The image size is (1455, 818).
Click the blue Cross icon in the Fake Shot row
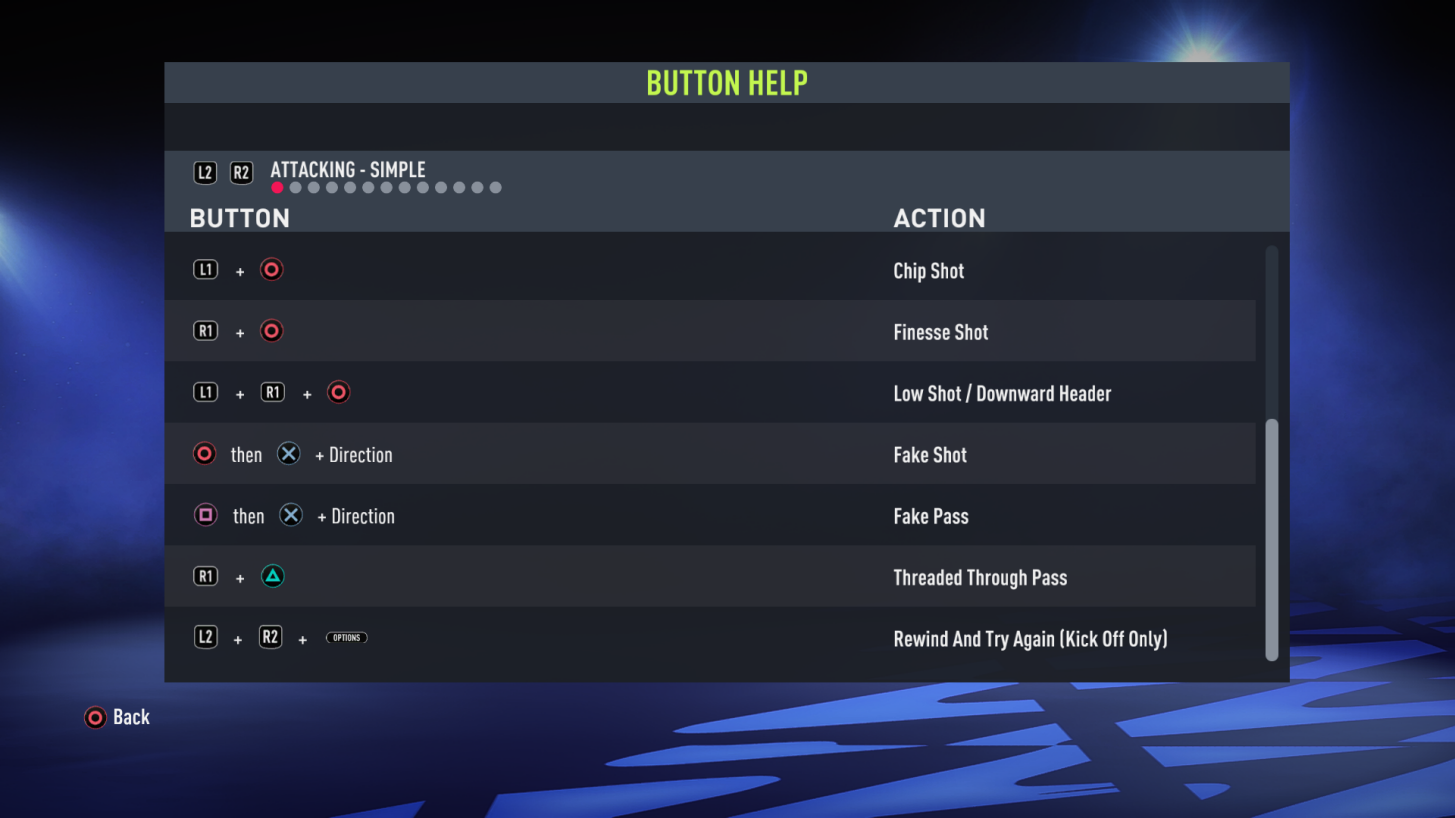tap(289, 453)
